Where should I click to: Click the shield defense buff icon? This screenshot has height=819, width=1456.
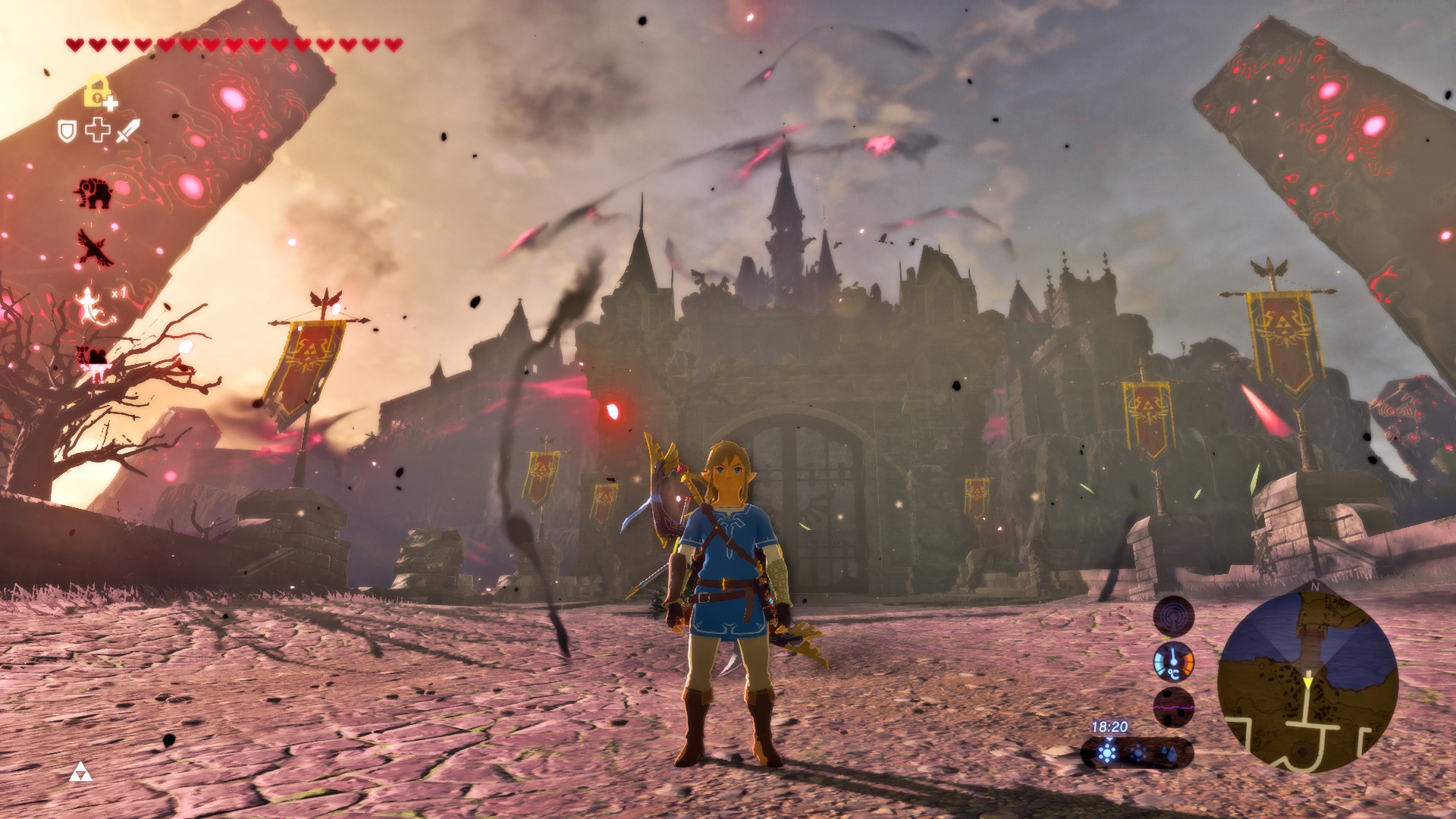point(68,130)
